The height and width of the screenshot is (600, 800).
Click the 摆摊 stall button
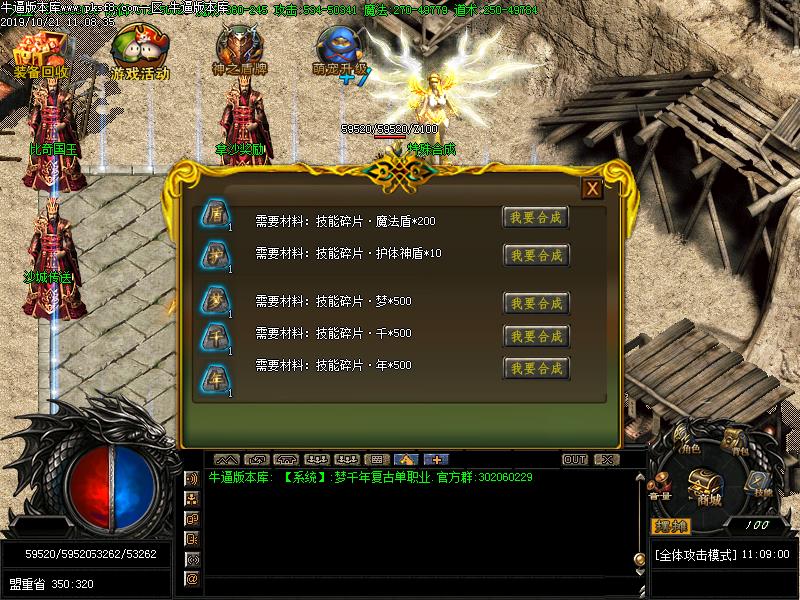coord(672,526)
